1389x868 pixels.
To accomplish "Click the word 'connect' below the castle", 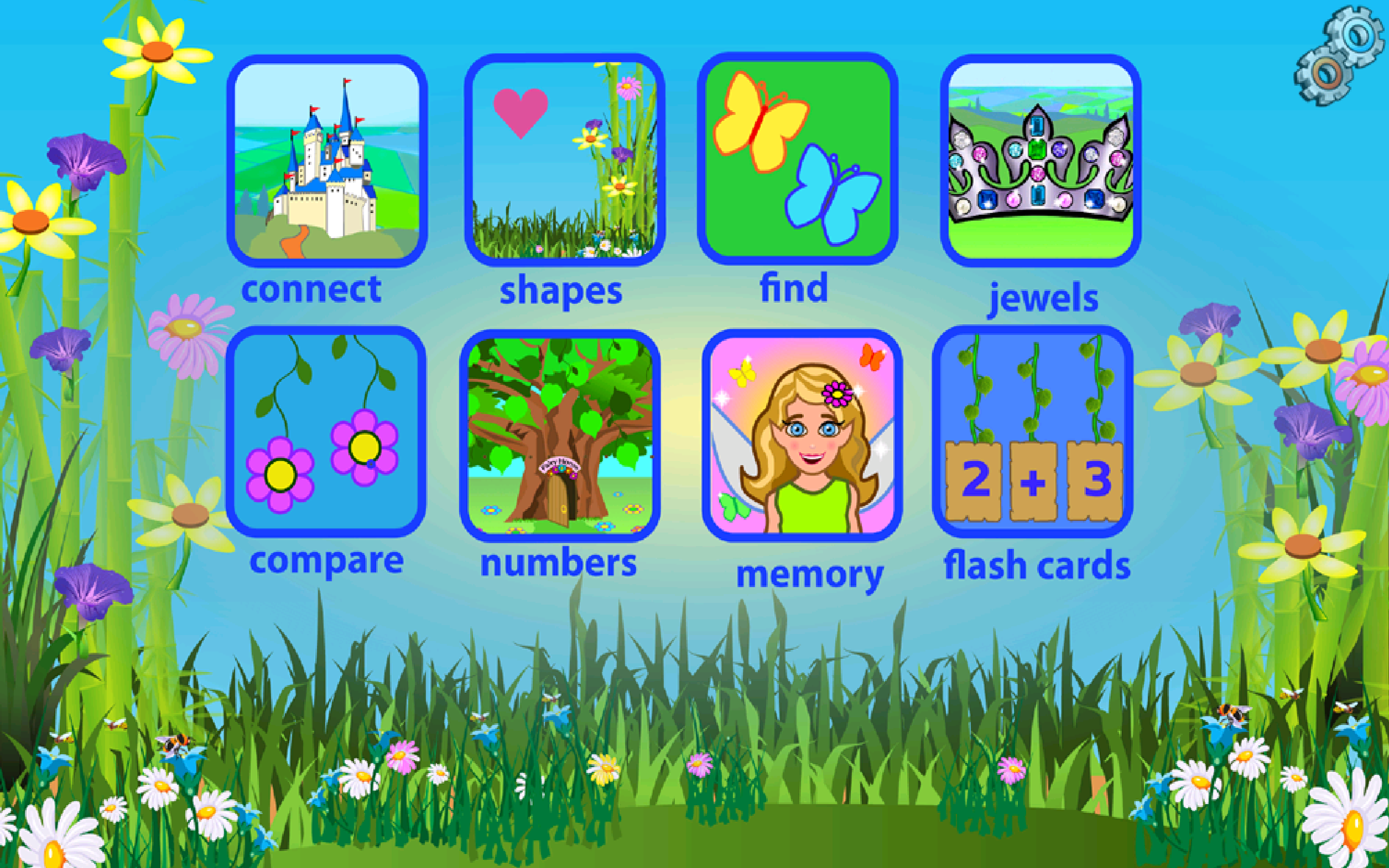I will click(315, 290).
